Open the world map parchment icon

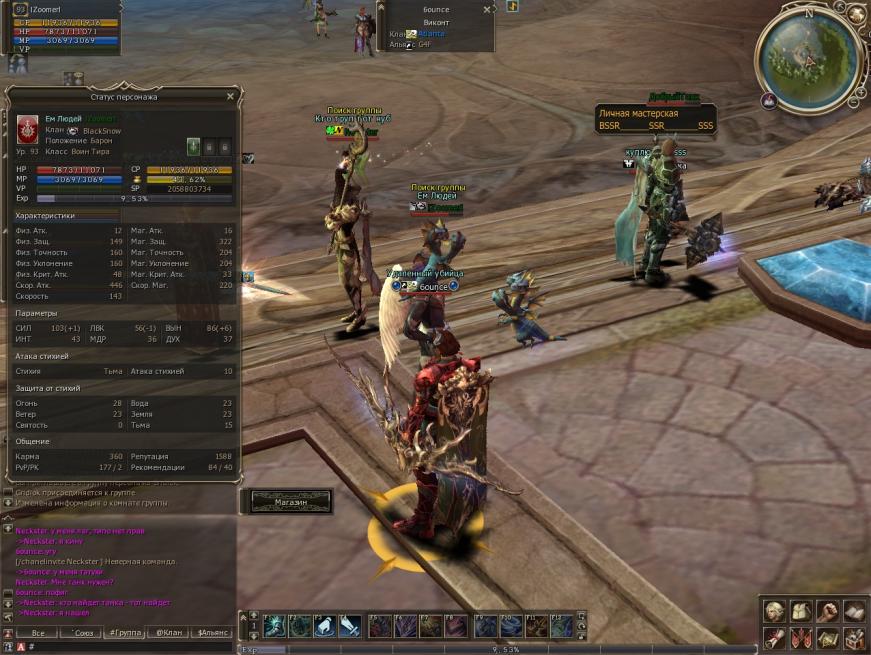tap(827, 637)
